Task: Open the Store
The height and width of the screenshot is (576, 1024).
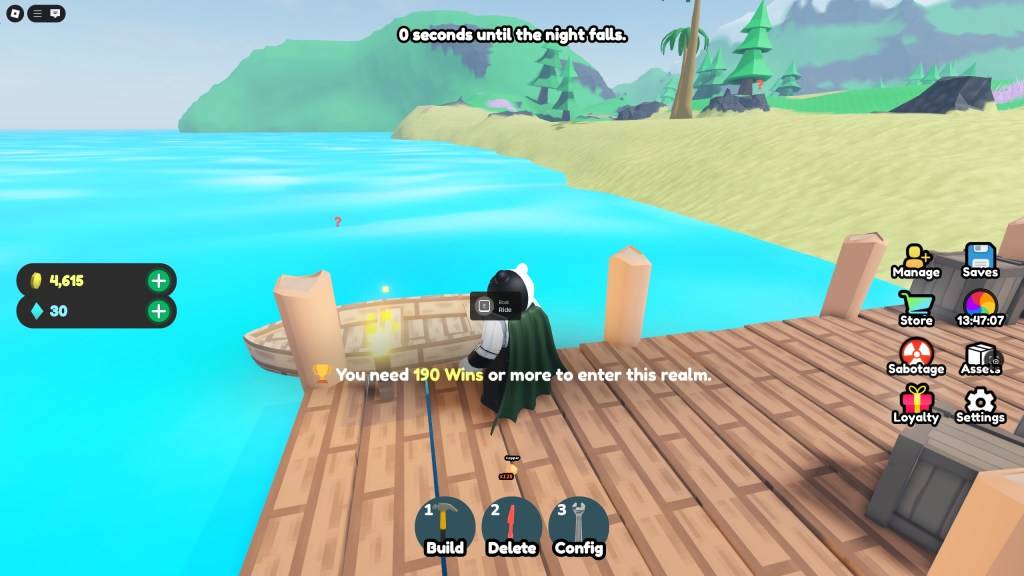Action: point(916,308)
